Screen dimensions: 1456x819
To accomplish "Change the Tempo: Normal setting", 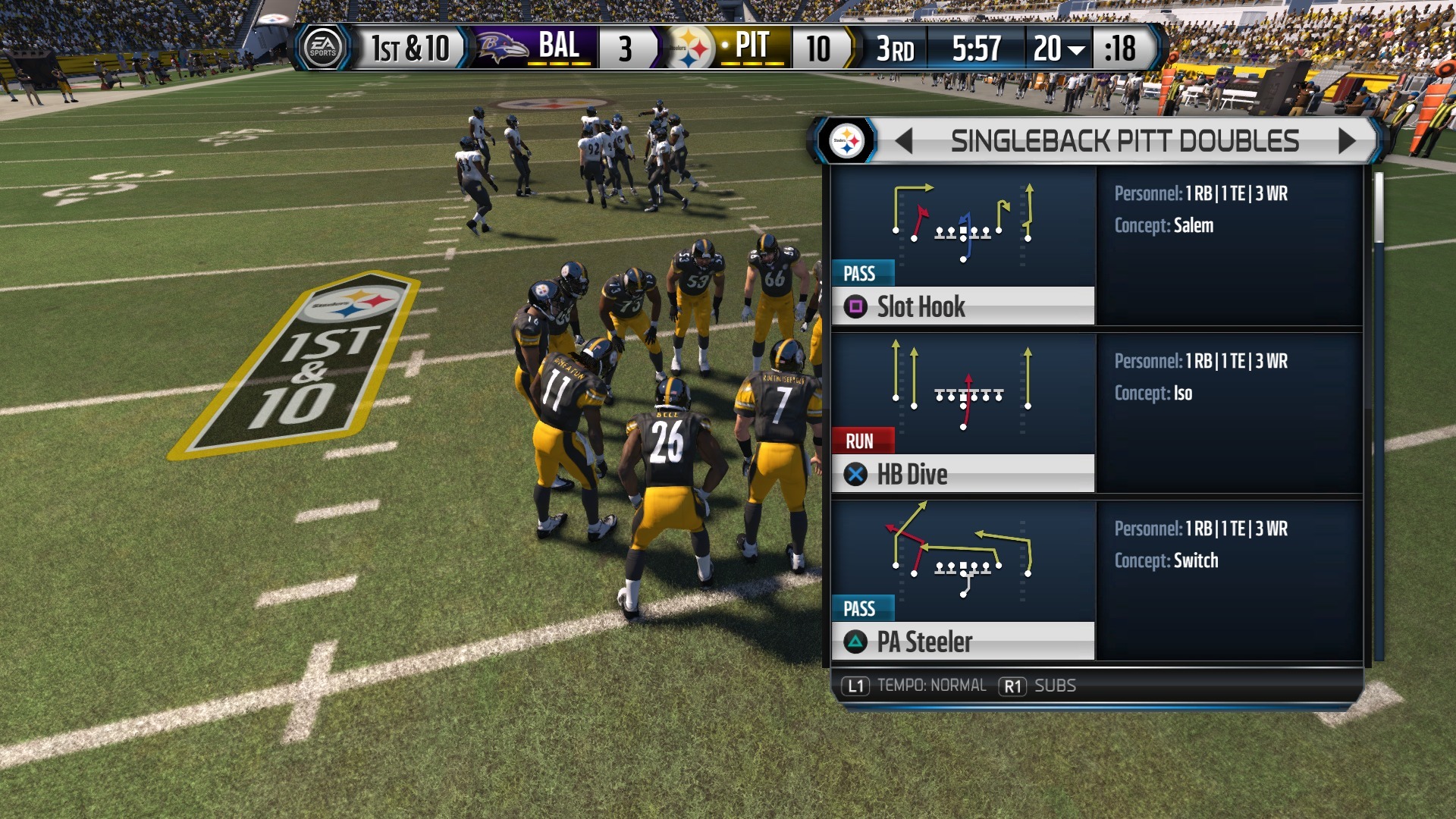I will (x=916, y=686).
